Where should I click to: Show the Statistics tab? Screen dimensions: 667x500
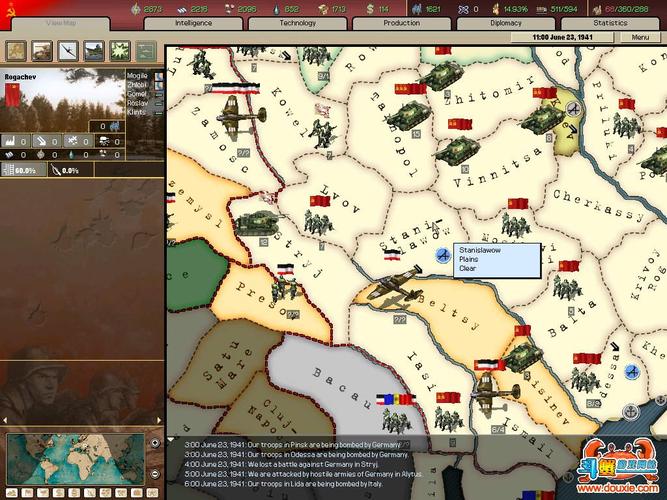(609, 22)
